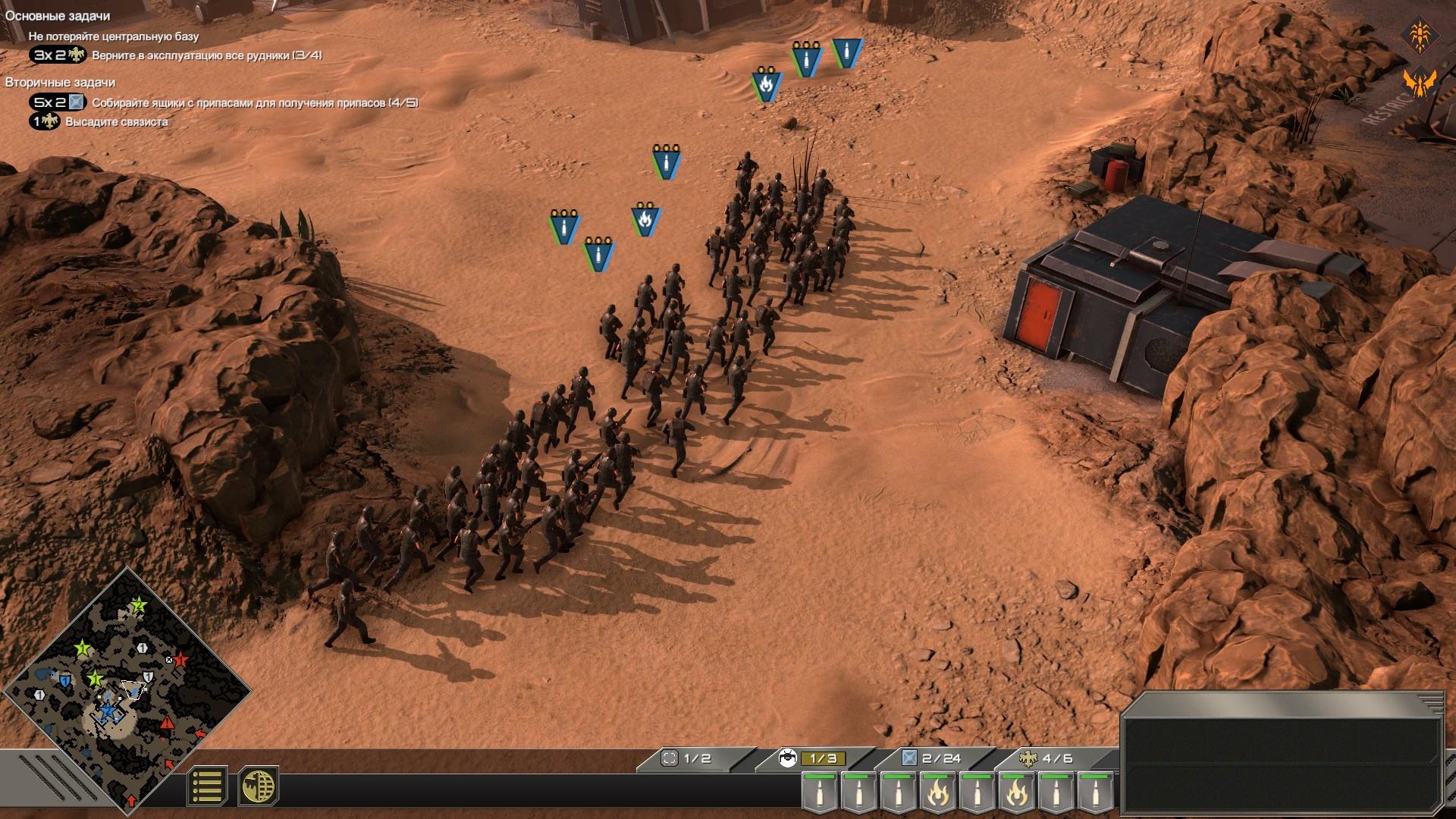This screenshot has width=1456, height=819.
Task: Select the ammo crates secondary objective
Action: tap(255, 102)
